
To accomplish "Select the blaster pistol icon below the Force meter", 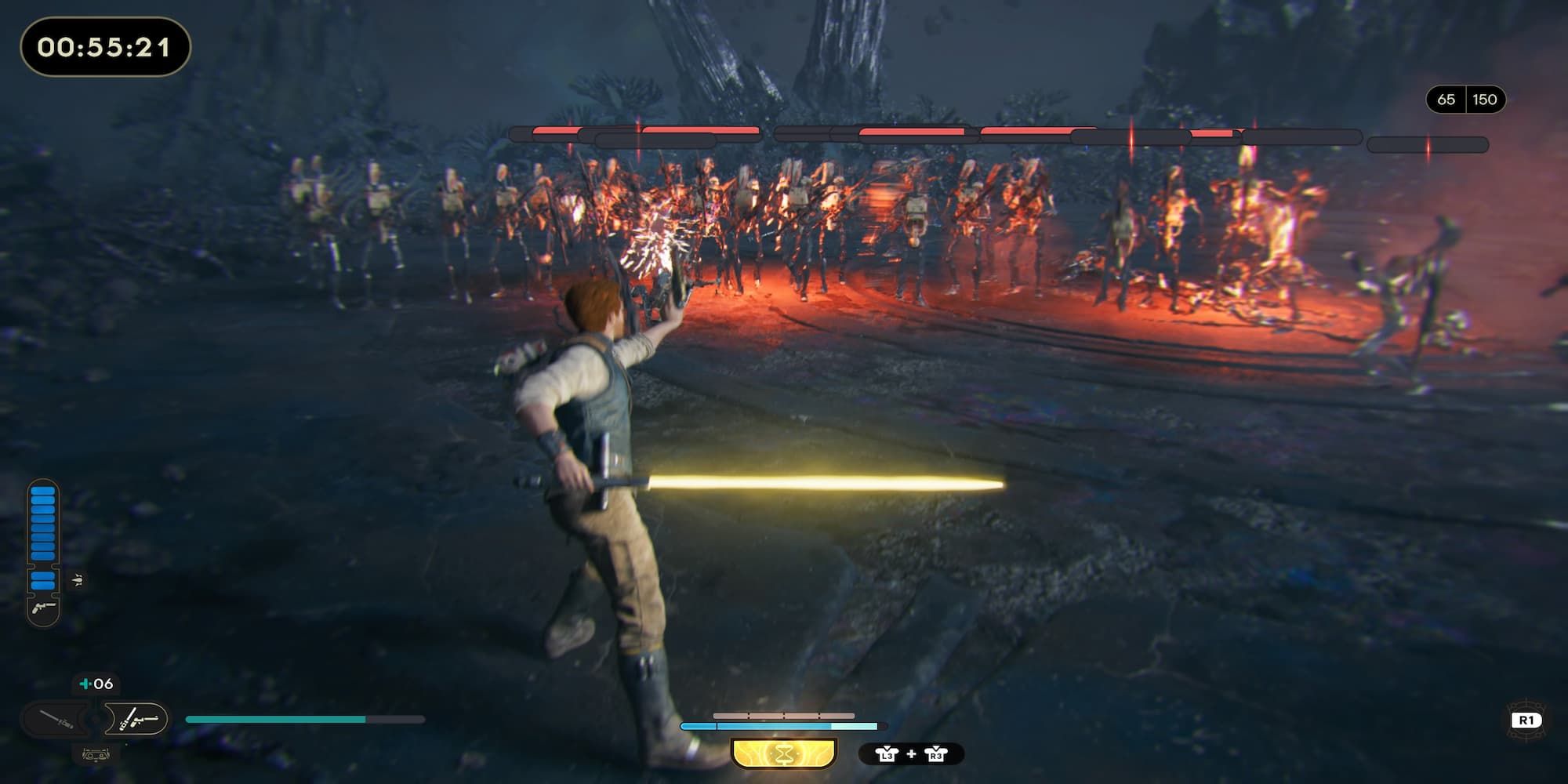I will point(42,608).
